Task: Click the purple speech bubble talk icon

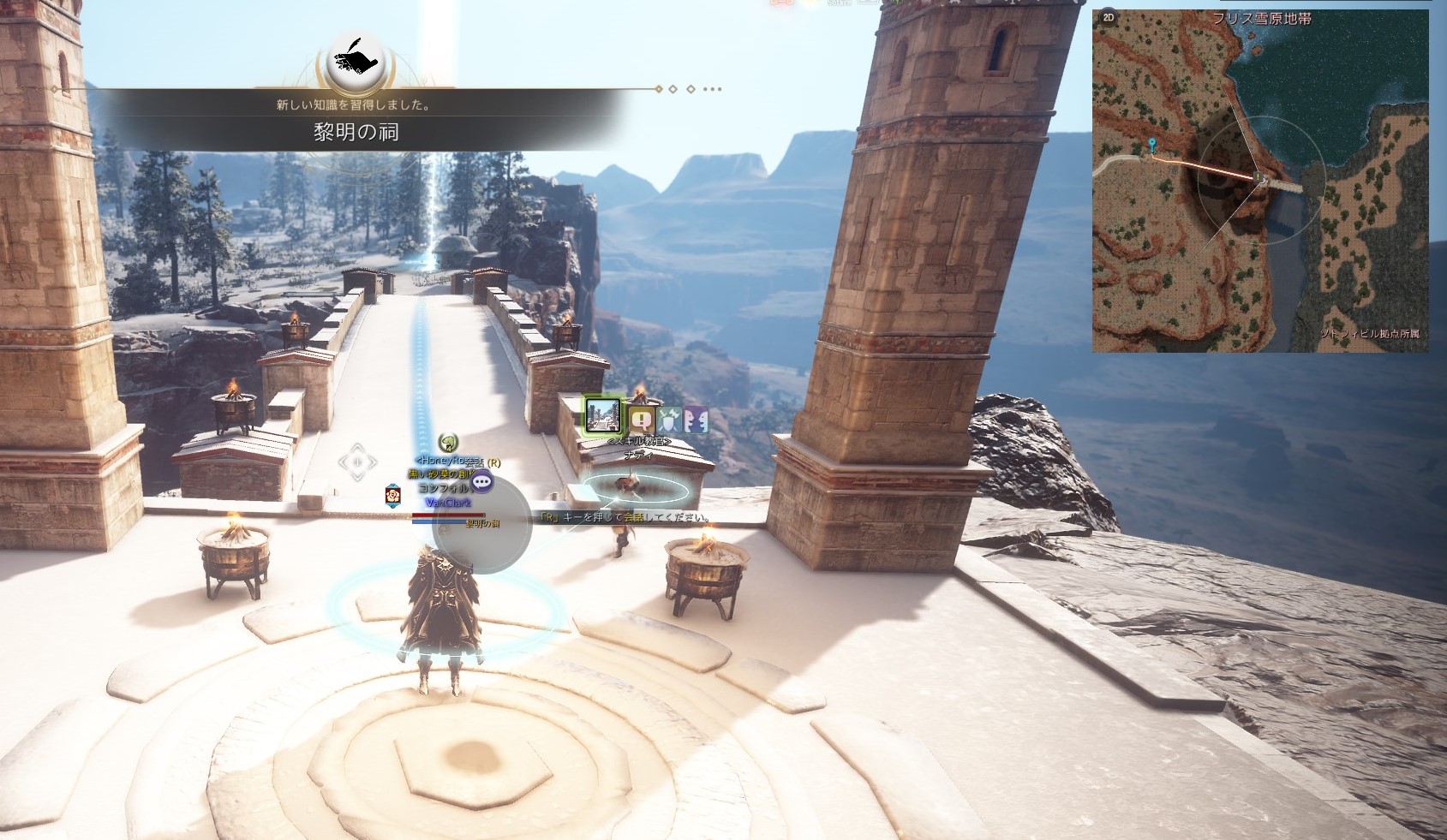Action: click(x=482, y=481)
